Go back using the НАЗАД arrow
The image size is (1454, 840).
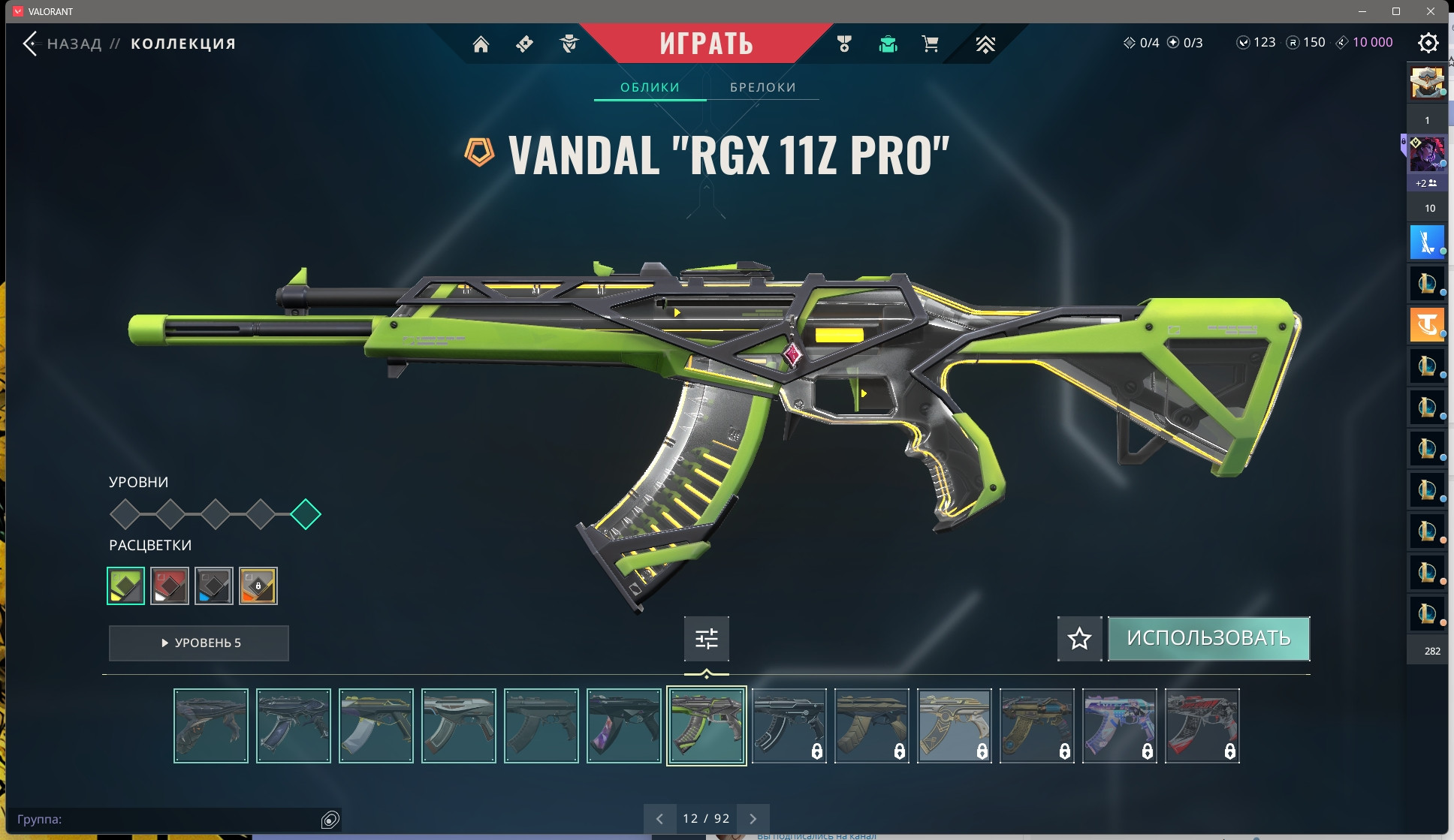(x=30, y=44)
